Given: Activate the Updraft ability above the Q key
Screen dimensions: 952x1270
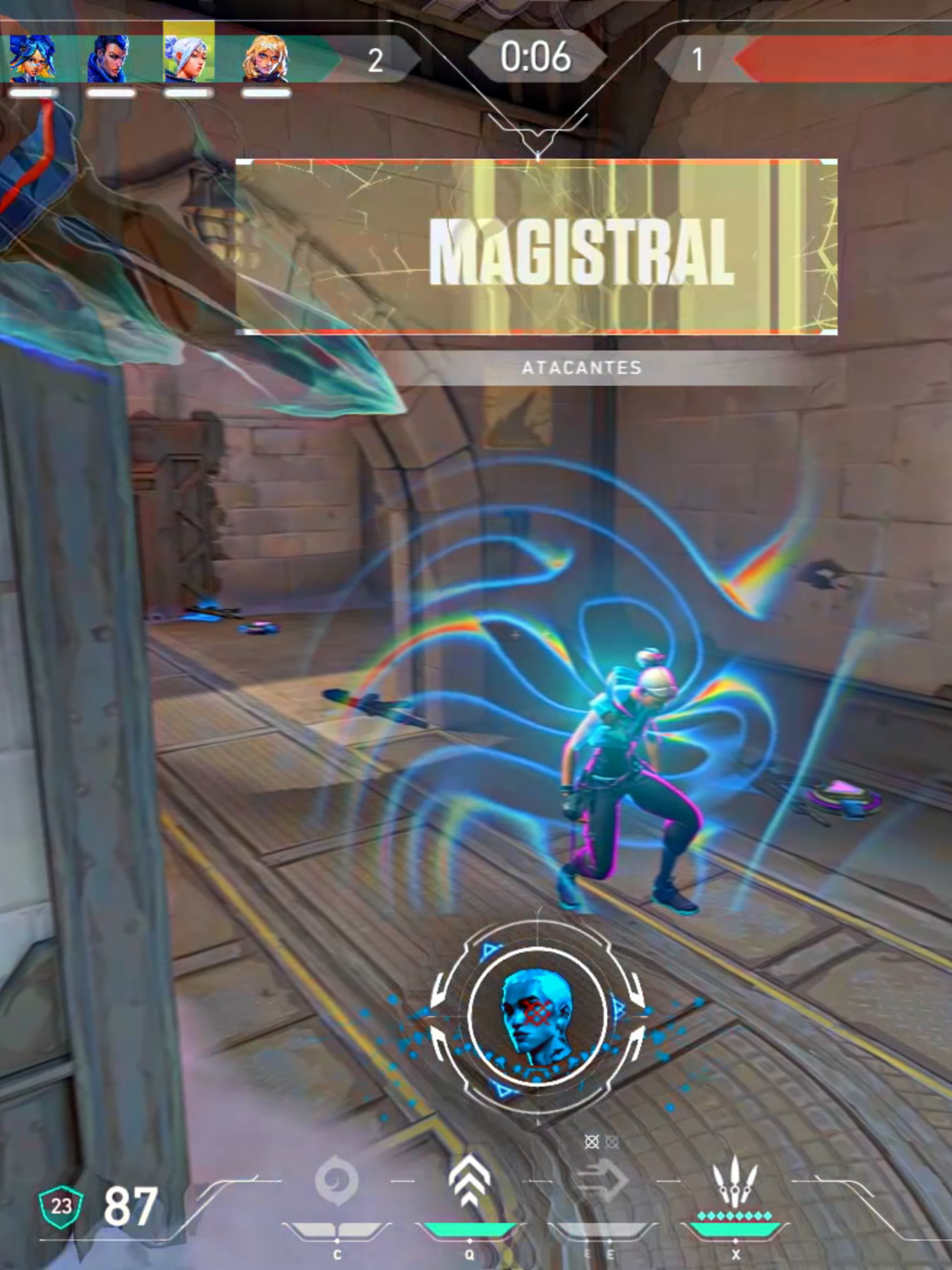Looking at the screenshot, I should (470, 1175).
